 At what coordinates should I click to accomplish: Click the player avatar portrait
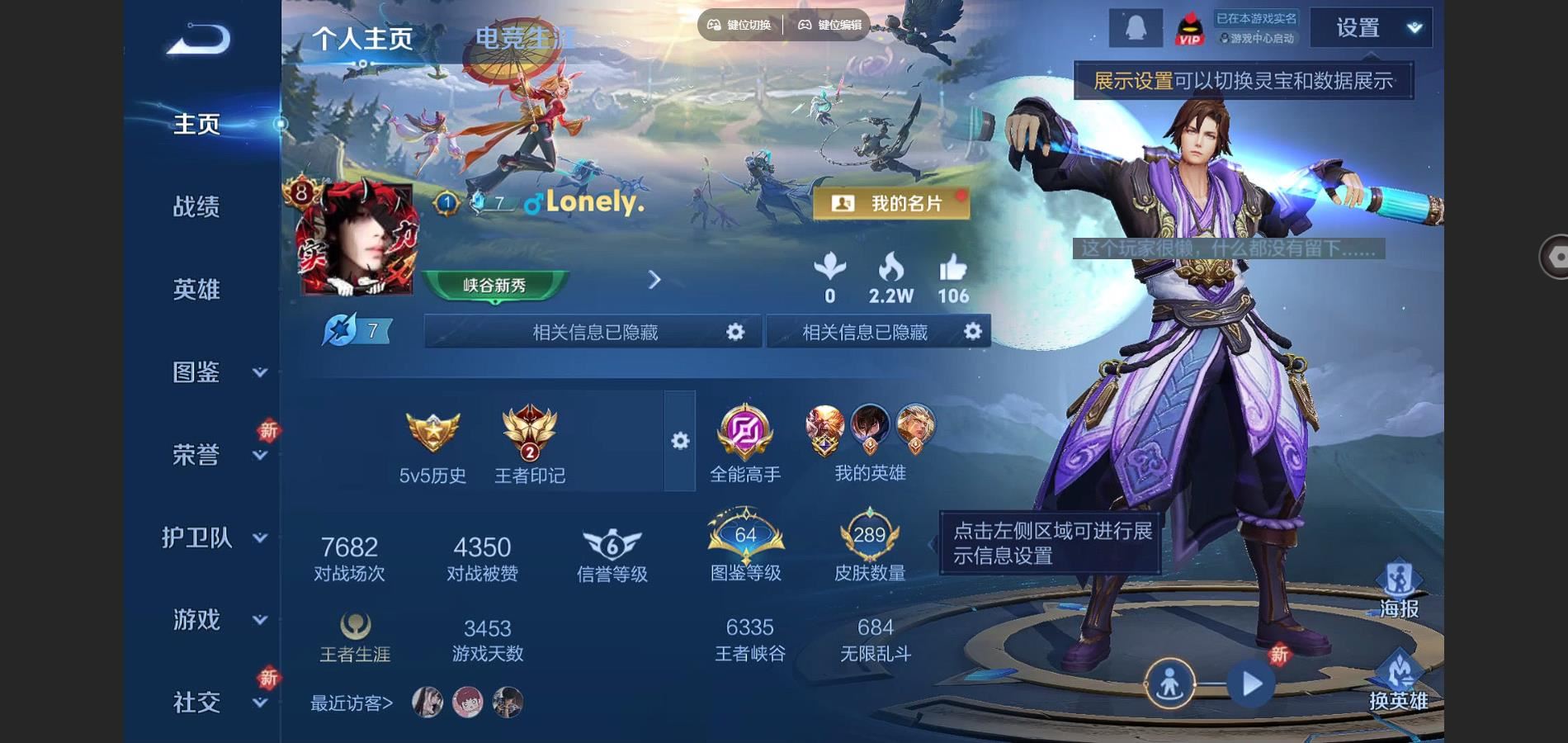(x=357, y=239)
